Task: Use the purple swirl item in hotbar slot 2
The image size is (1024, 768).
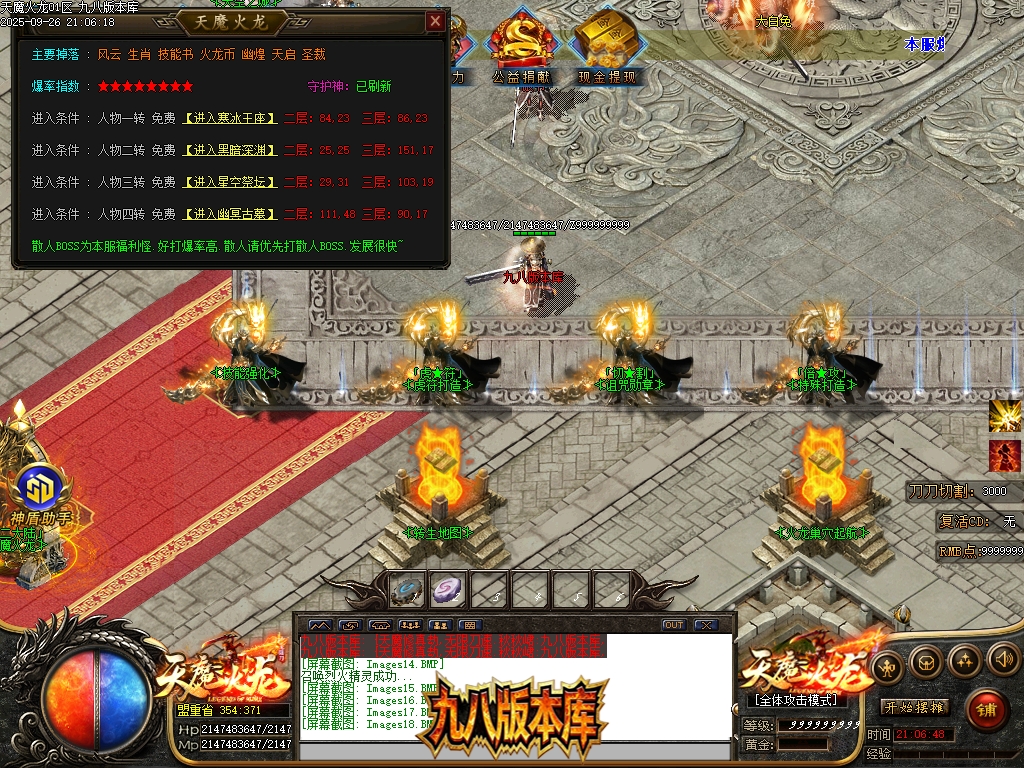Action: point(447,590)
